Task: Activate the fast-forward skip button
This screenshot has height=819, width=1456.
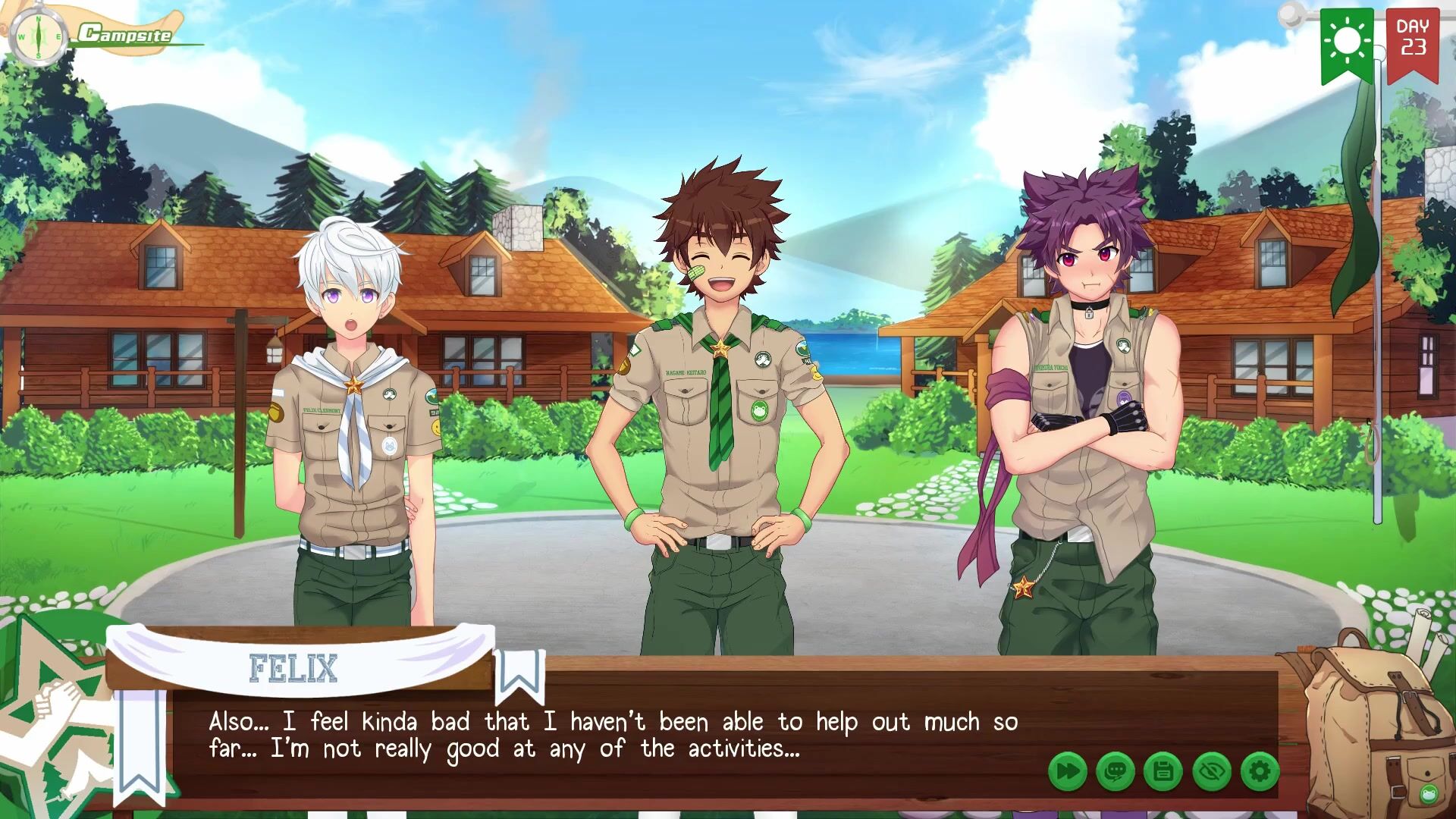Action: [1067, 772]
